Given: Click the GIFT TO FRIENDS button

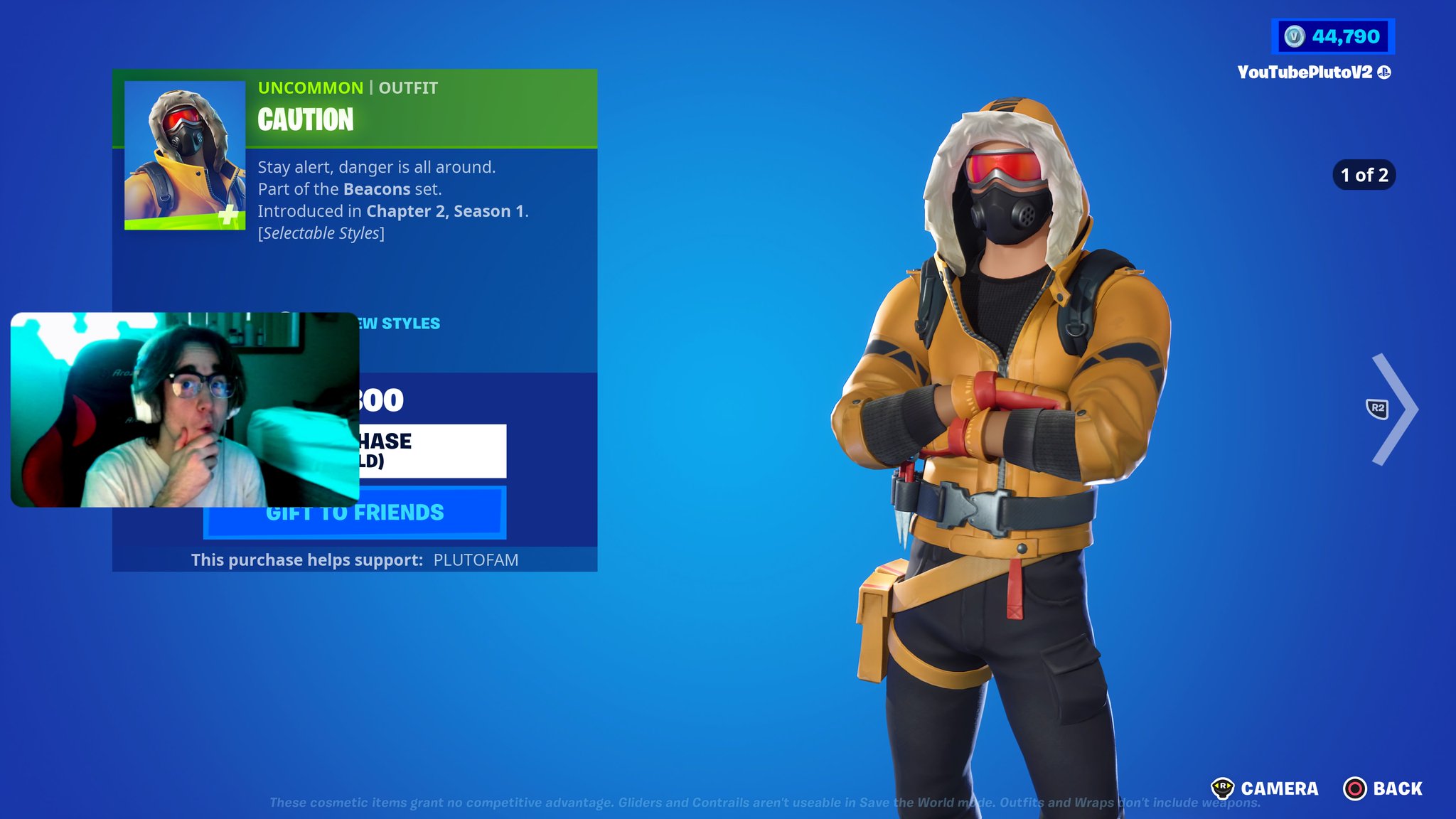Looking at the screenshot, I should (355, 511).
